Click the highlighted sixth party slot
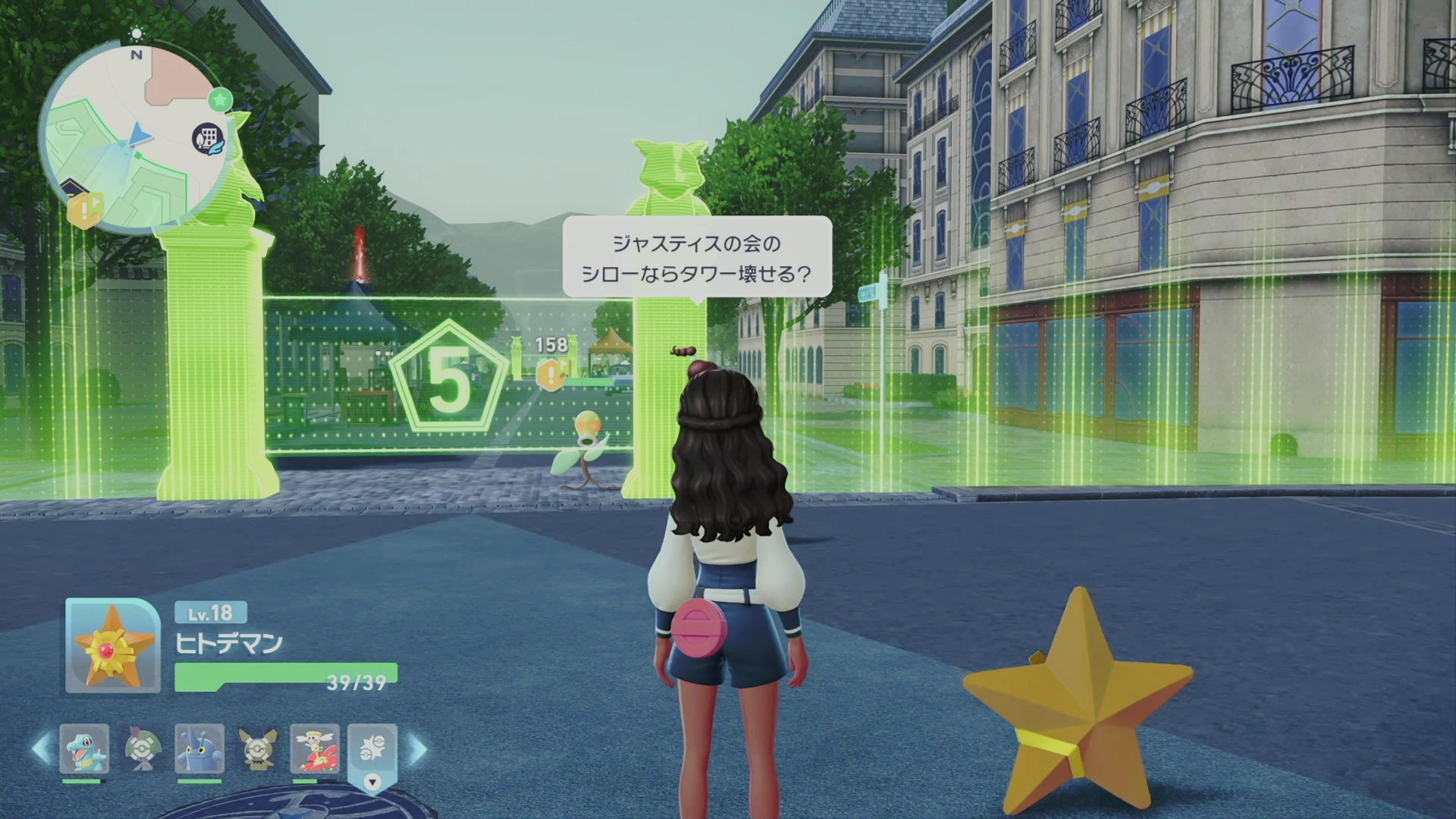Viewport: 1456px width, 819px height. [x=372, y=748]
